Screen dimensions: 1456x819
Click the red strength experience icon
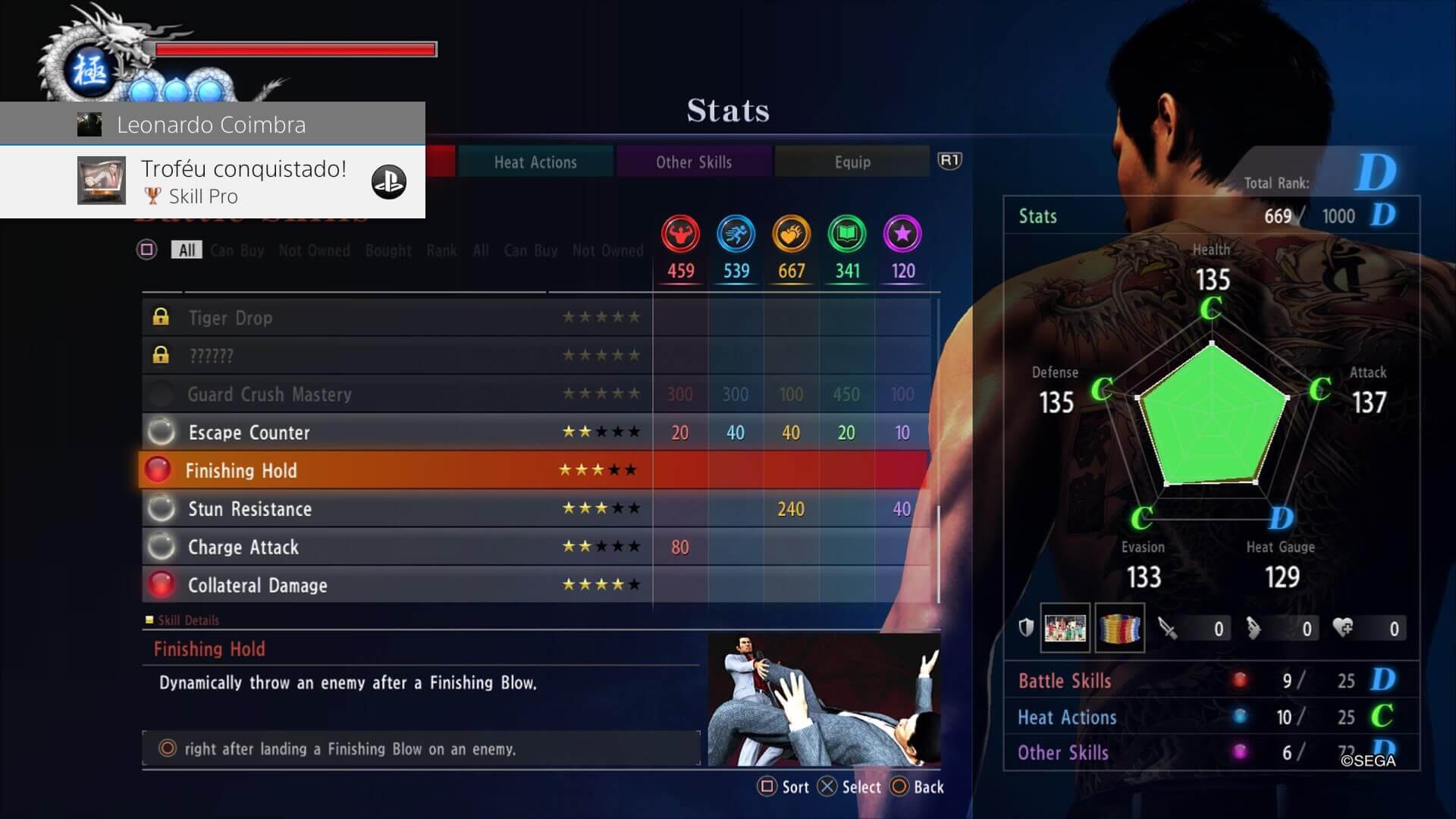pos(680,234)
